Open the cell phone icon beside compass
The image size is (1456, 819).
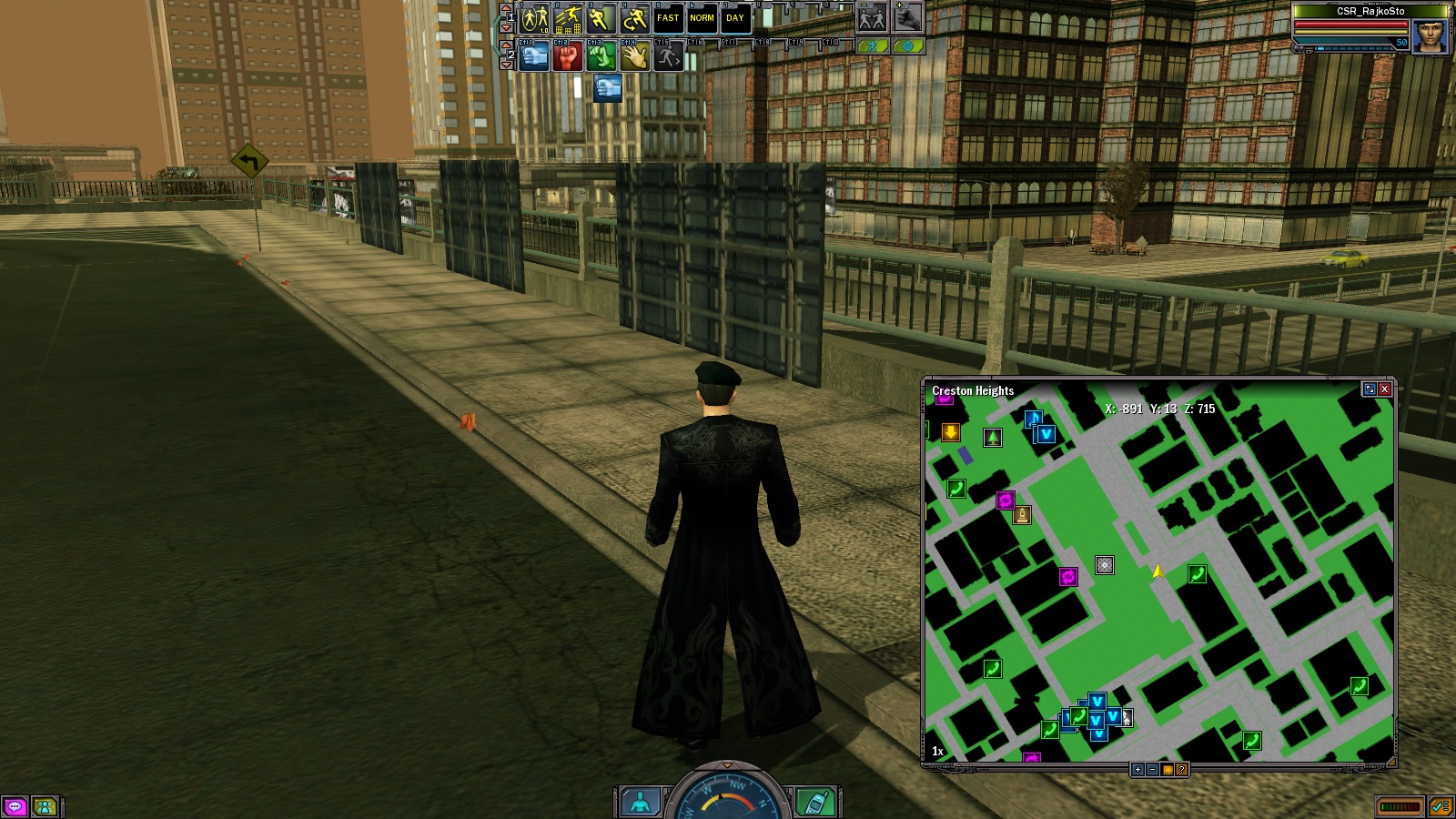pos(814,802)
